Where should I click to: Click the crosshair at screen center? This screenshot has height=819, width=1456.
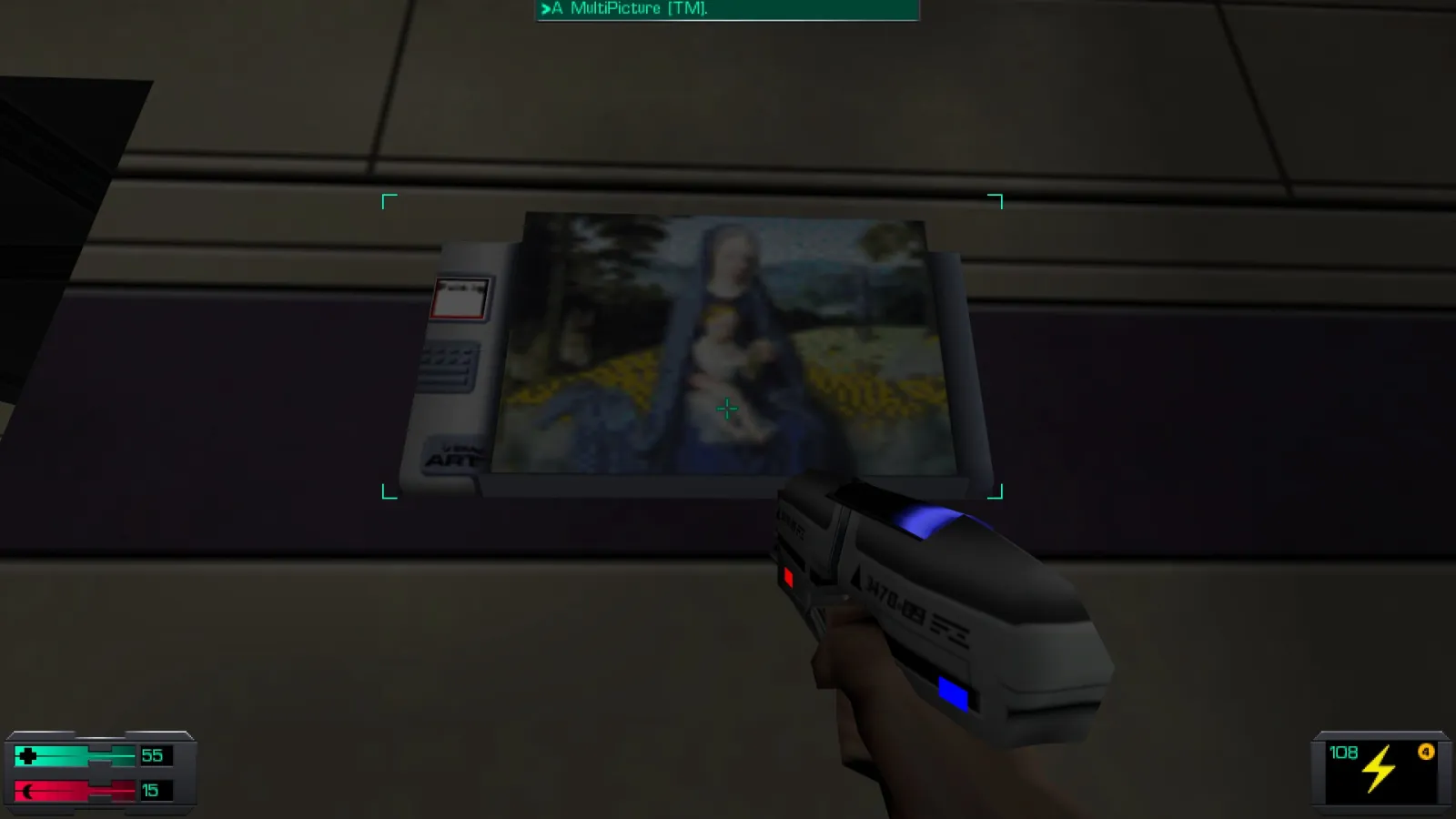tap(727, 409)
